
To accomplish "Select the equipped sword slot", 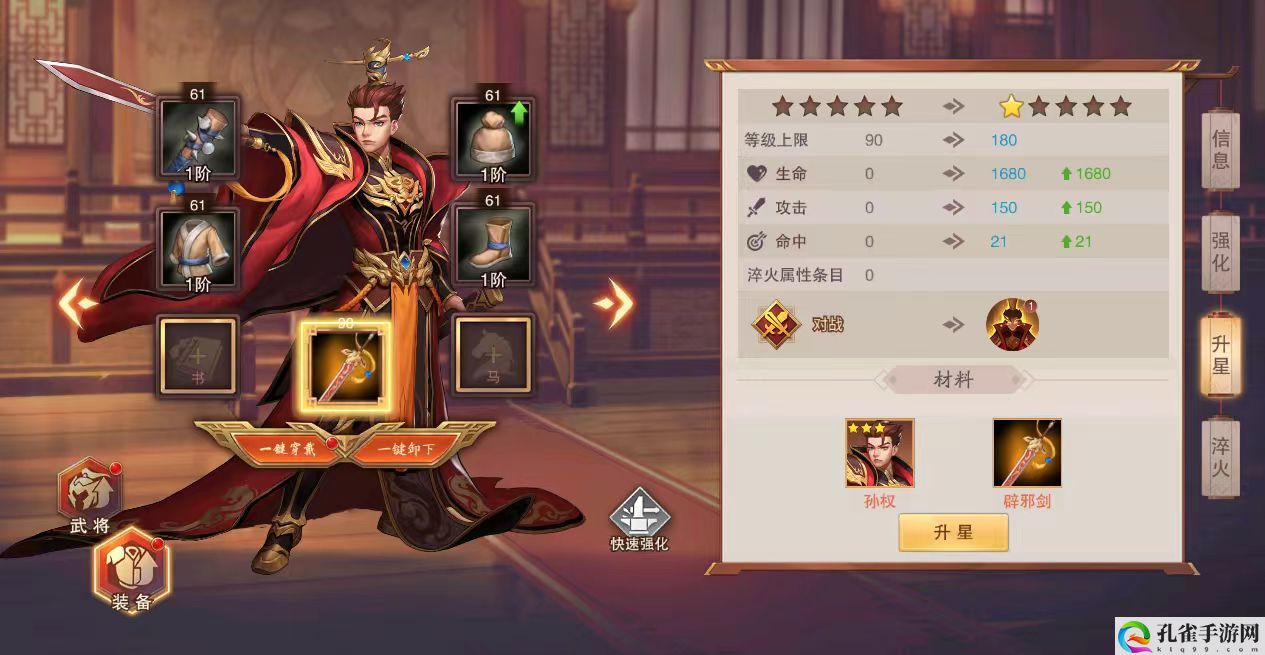I will (347, 361).
